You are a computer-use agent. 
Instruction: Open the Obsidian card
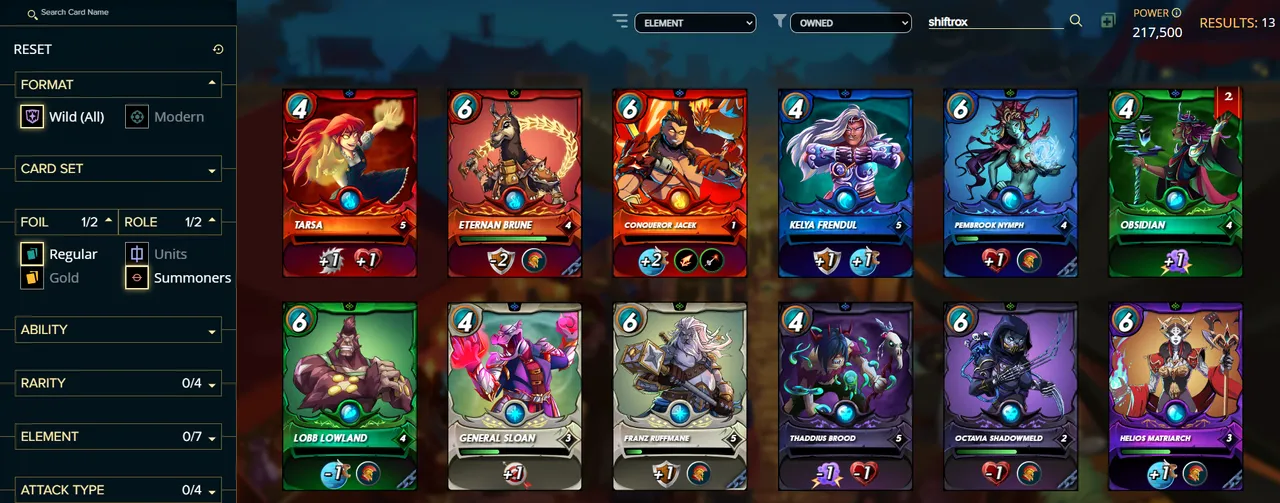1175,182
